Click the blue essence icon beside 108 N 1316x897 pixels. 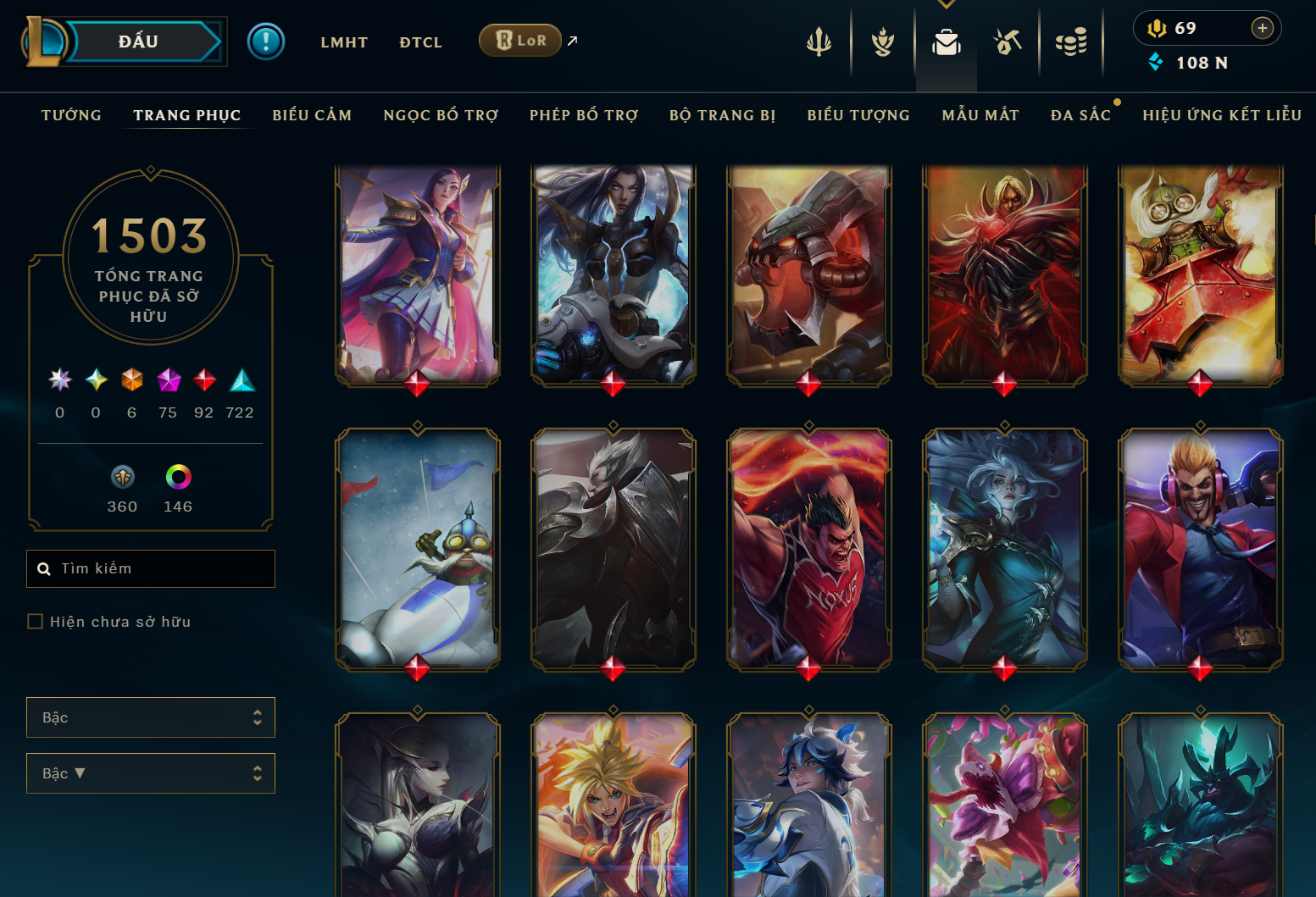click(x=1155, y=61)
